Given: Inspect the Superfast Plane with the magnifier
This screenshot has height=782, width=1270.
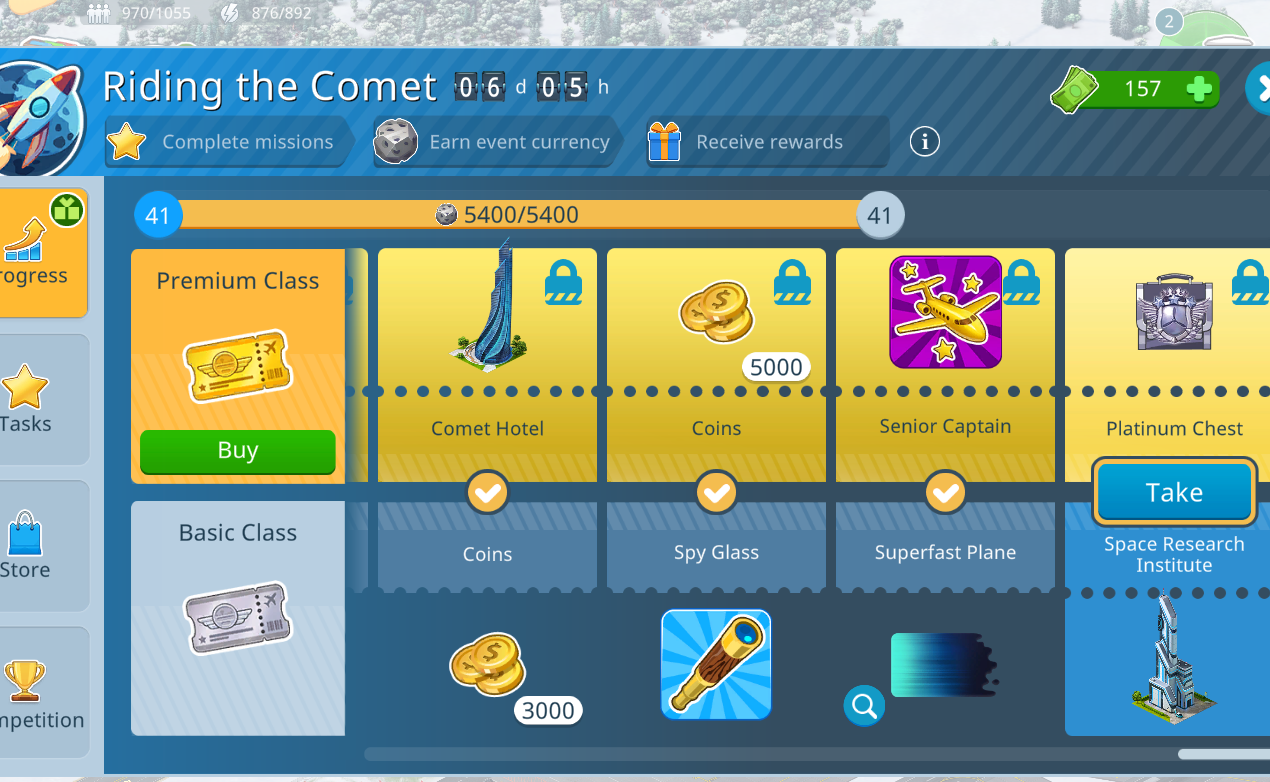Looking at the screenshot, I should 864,706.
